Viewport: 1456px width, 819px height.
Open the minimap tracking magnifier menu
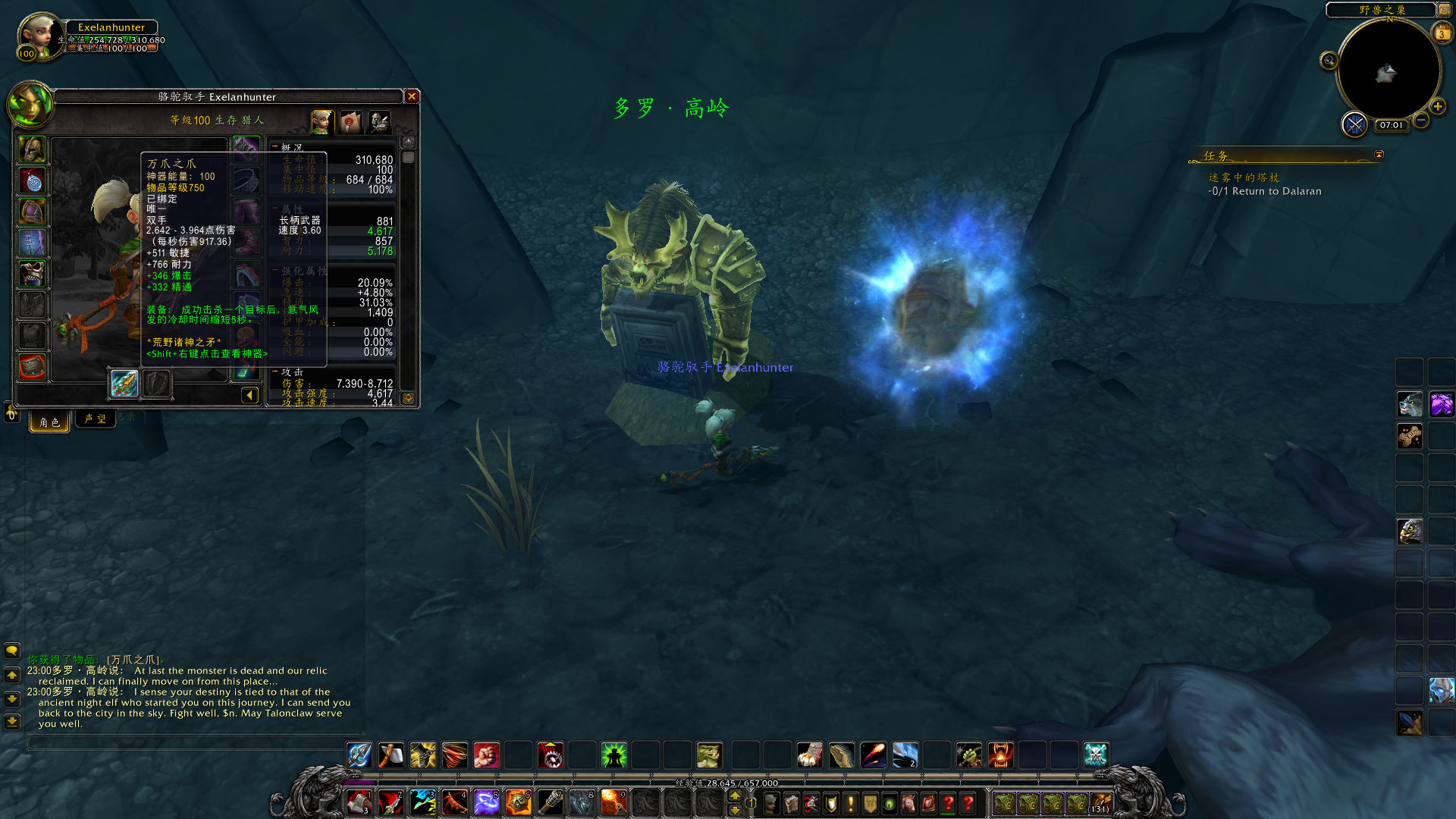tap(1329, 61)
